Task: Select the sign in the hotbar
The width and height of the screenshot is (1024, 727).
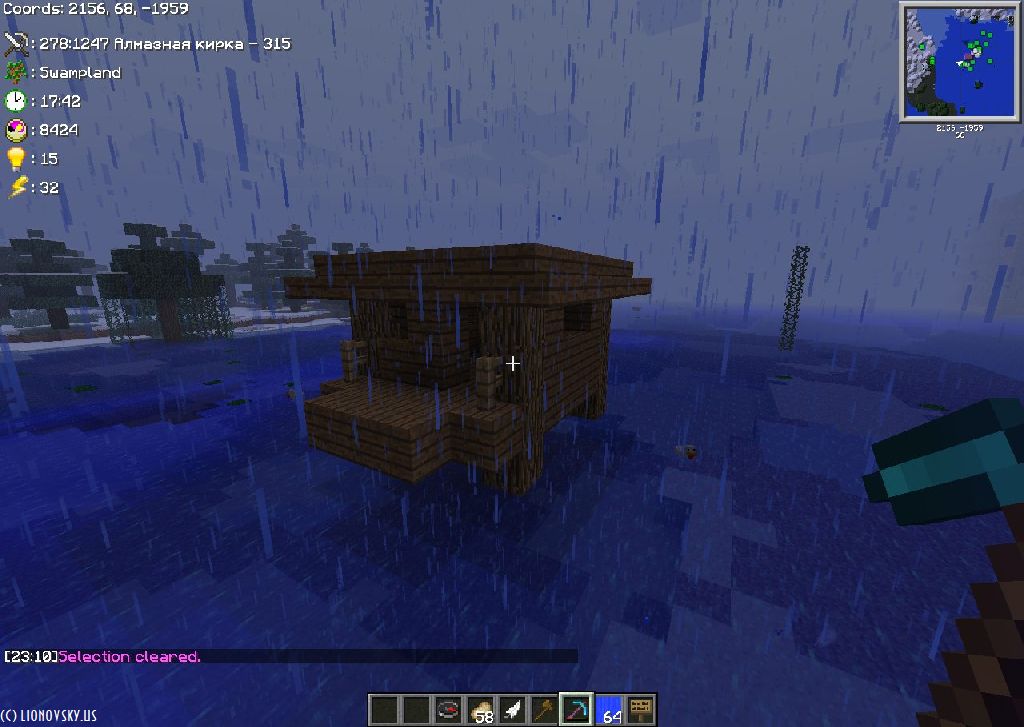Action: (x=640, y=710)
